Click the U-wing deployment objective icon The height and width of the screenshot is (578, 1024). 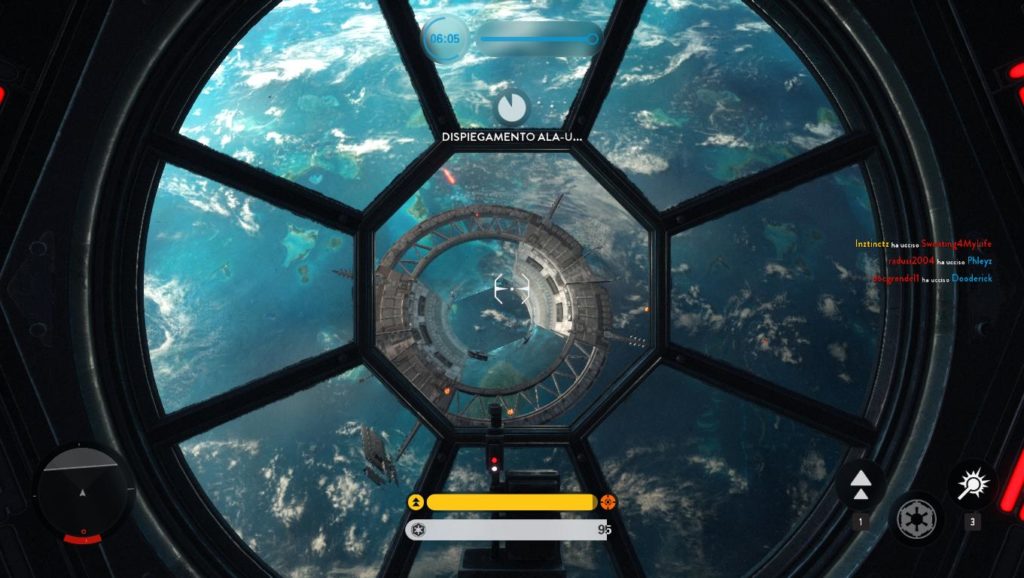point(511,107)
